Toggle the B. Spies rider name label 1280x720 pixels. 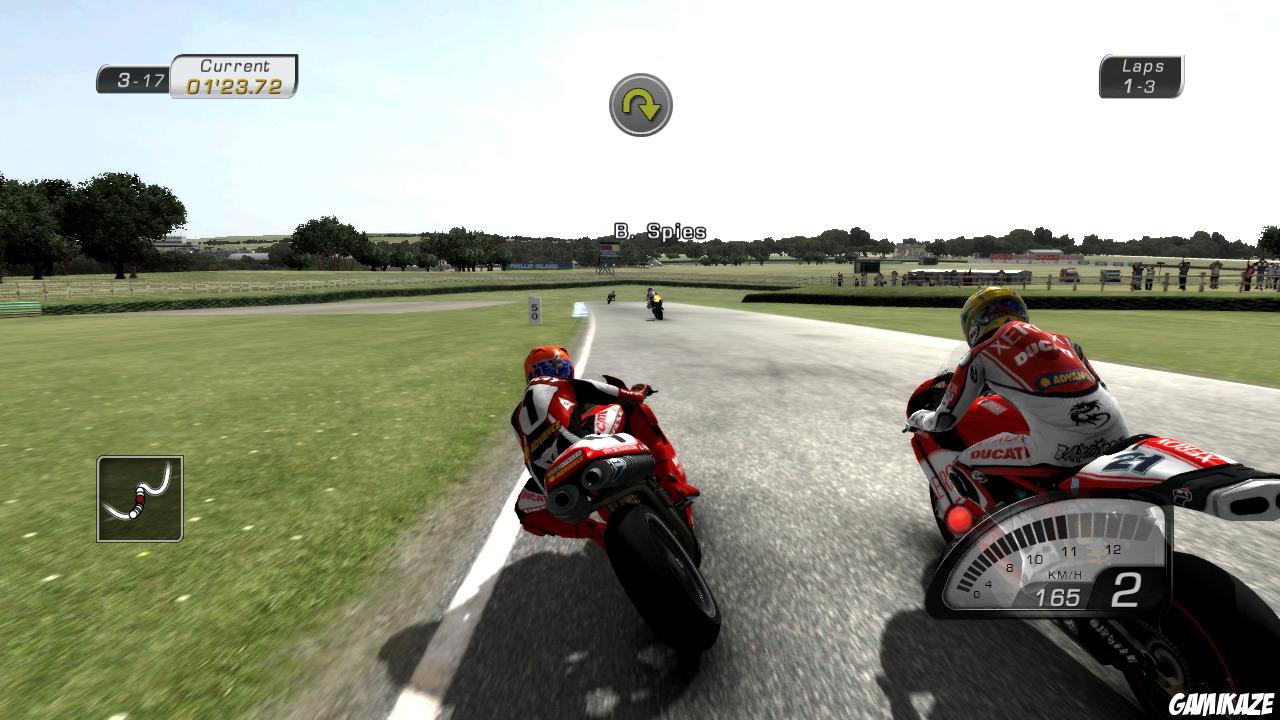click(660, 229)
